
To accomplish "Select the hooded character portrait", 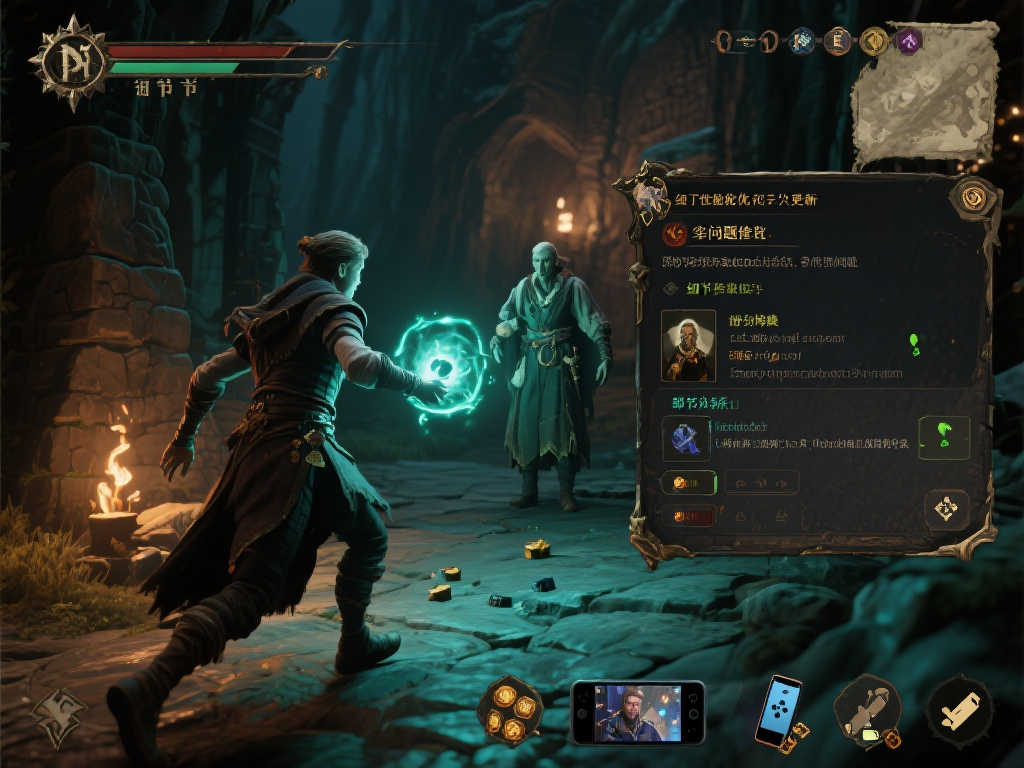I will coord(688,346).
